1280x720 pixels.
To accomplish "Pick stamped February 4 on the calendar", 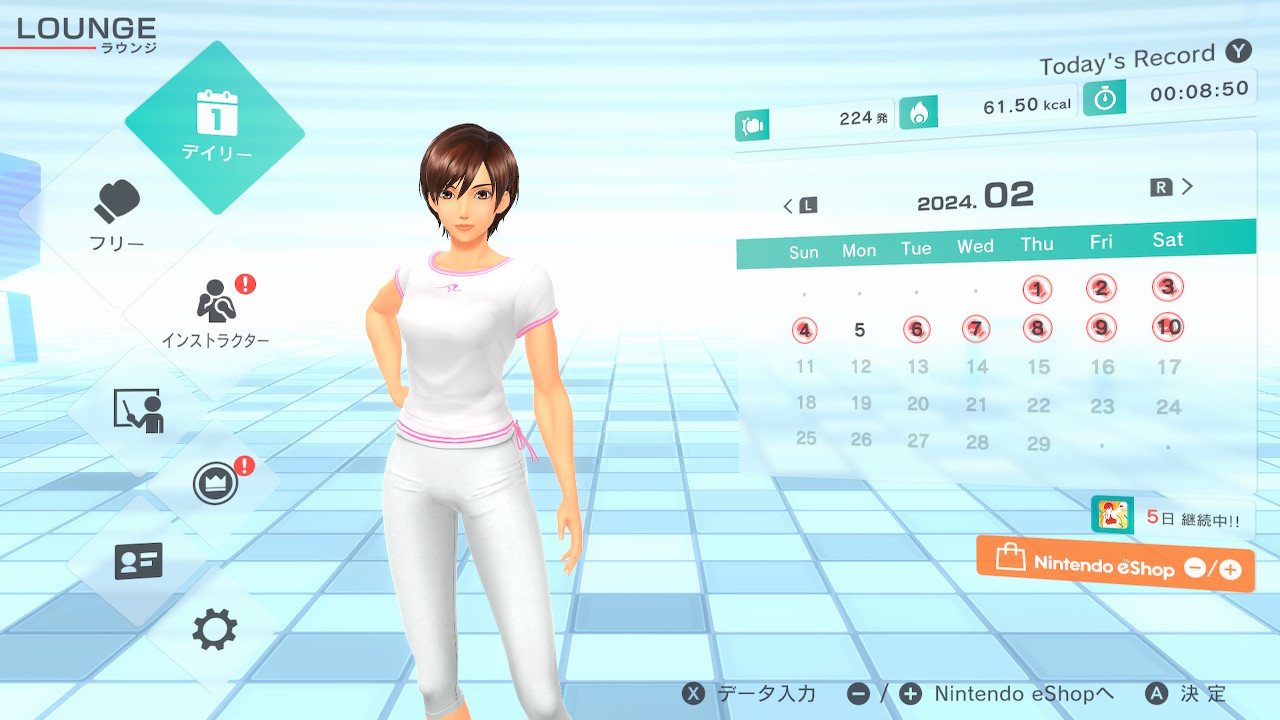I will [805, 330].
